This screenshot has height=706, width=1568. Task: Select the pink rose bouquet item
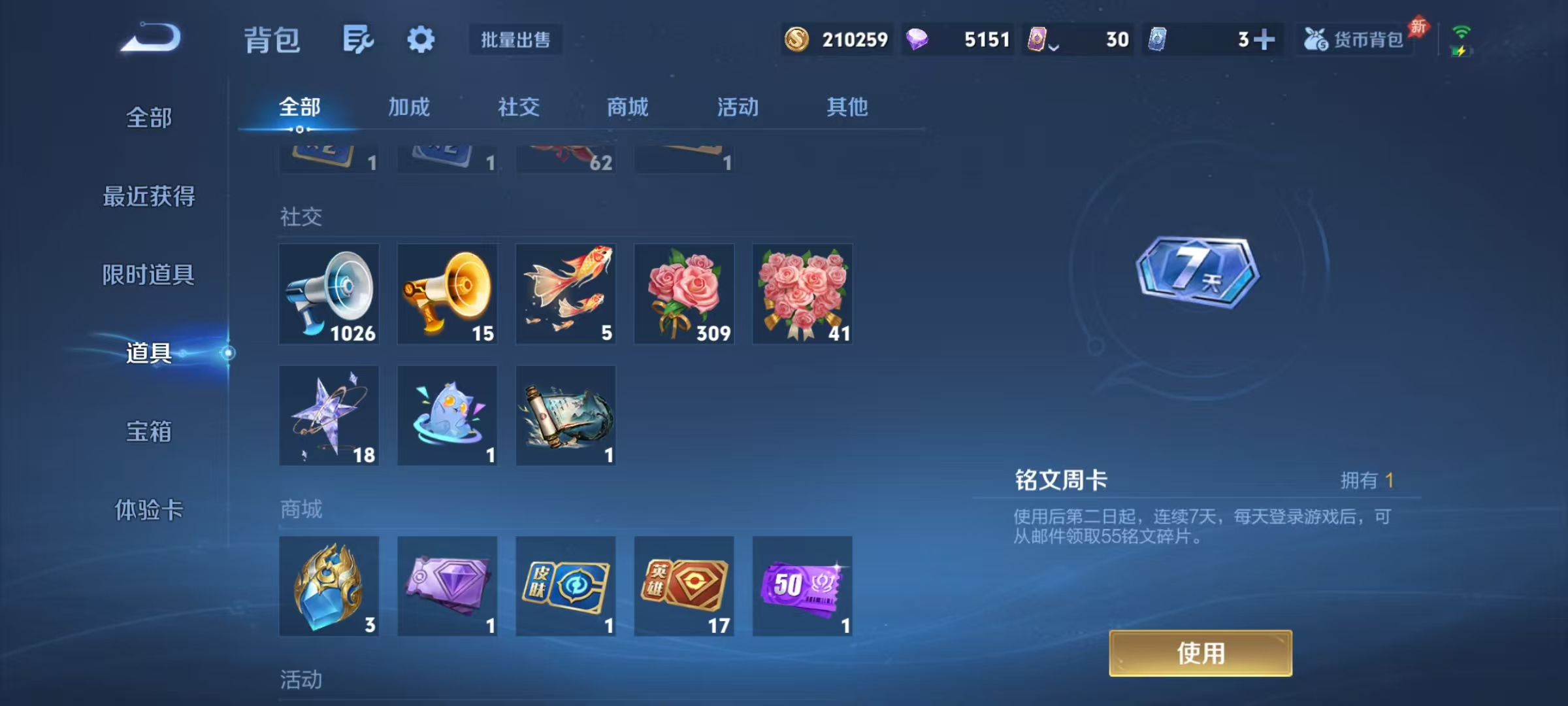684,294
